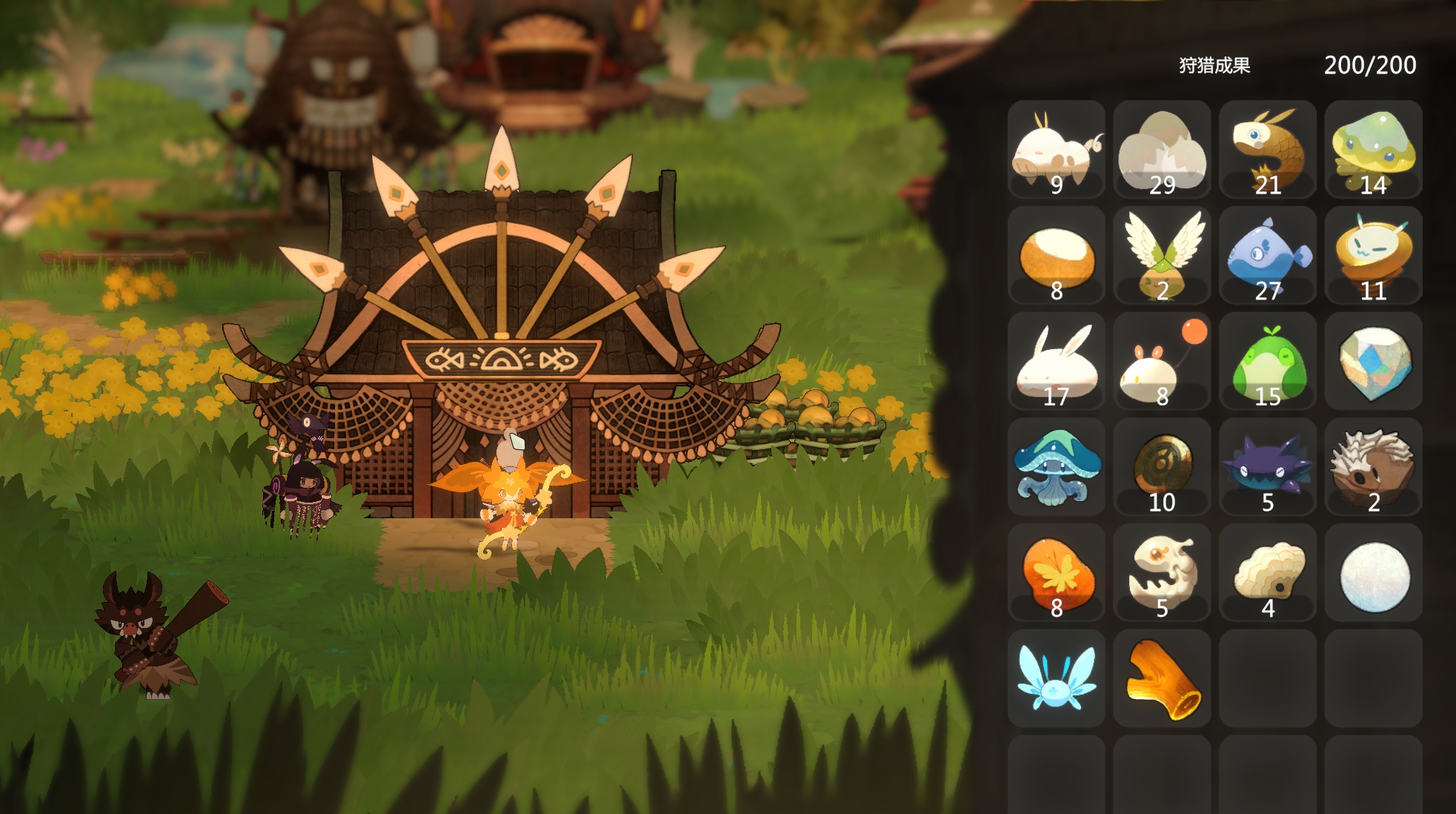Pick the spiky brown shell item
This screenshot has height=814, width=1456.
click(1373, 467)
